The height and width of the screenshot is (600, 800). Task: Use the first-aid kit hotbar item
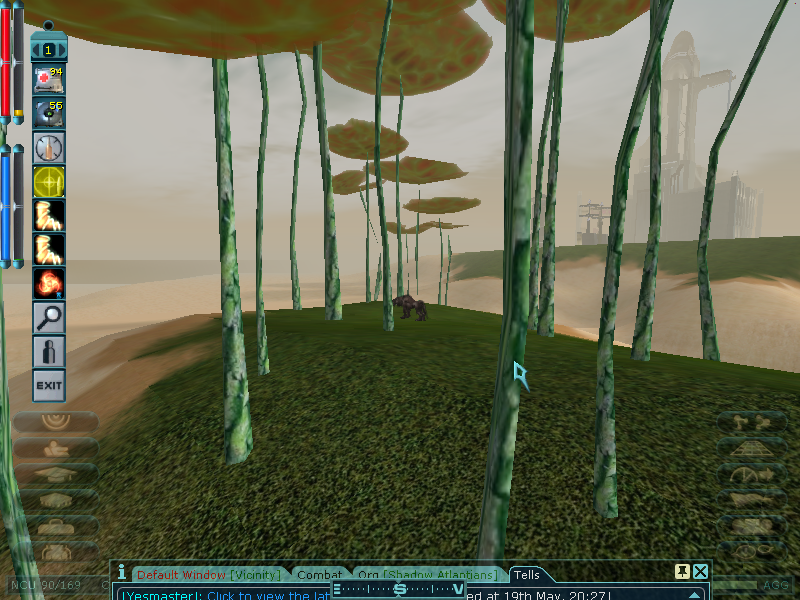click(49, 79)
